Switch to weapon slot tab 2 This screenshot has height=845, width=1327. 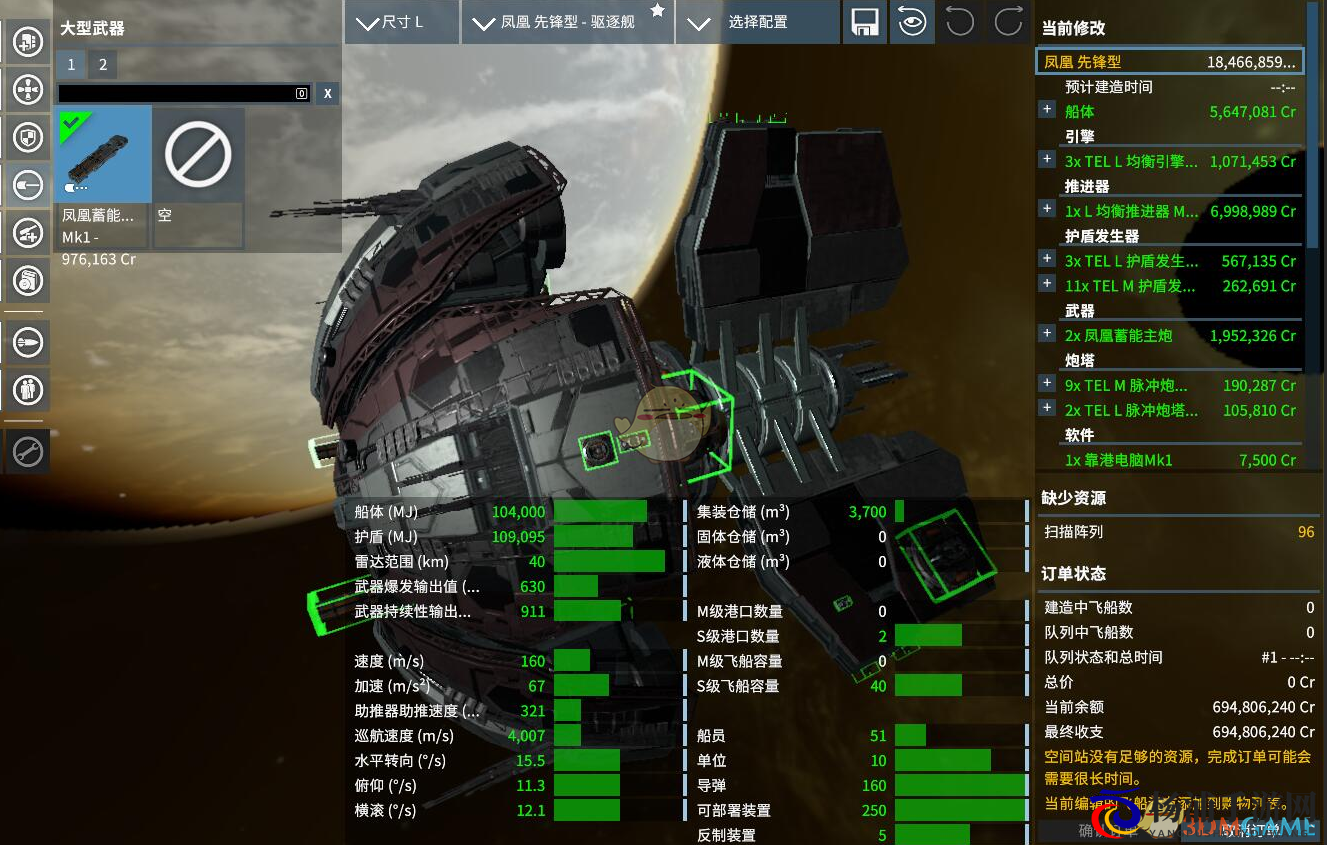pos(102,66)
